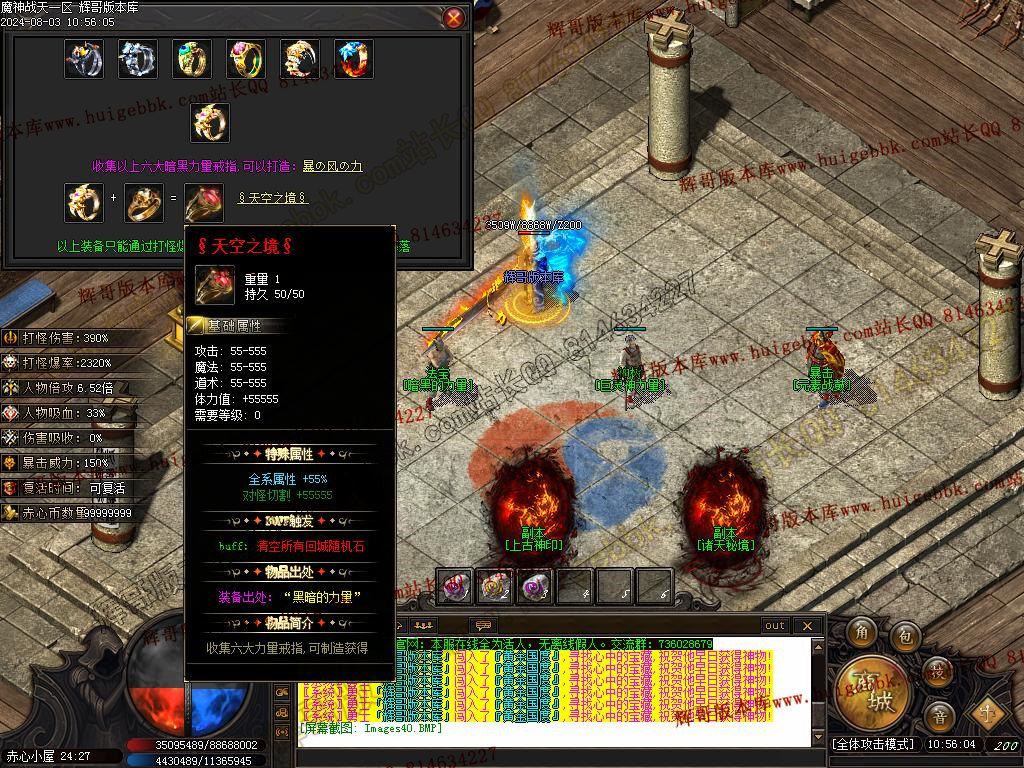Select the silver crystal ring icon
1024x768 pixels.
point(137,59)
